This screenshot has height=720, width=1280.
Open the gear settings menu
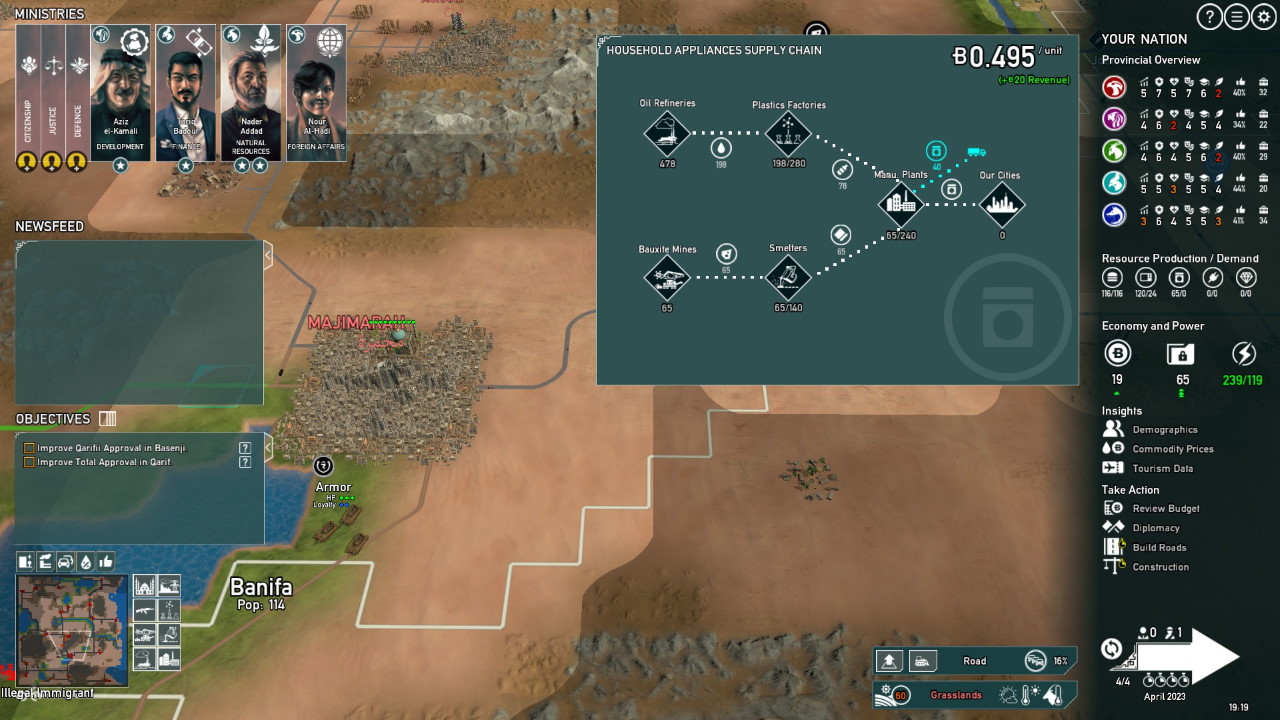pos(1264,16)
